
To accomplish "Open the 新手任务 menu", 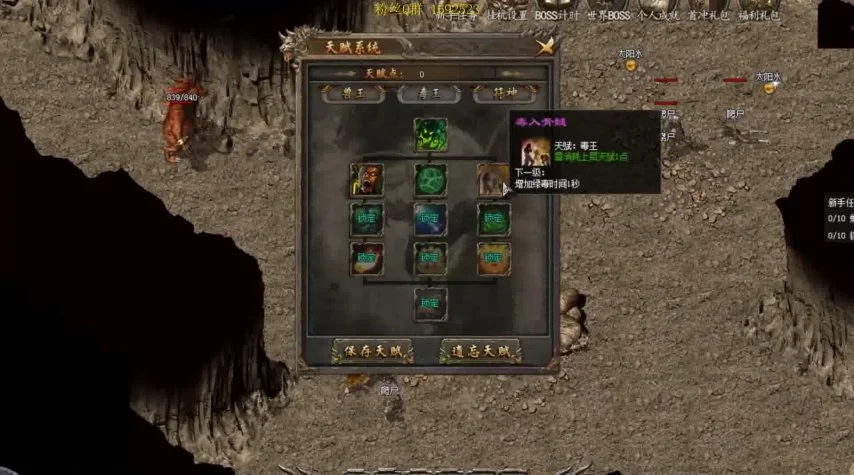I will [x=457, y=17].
